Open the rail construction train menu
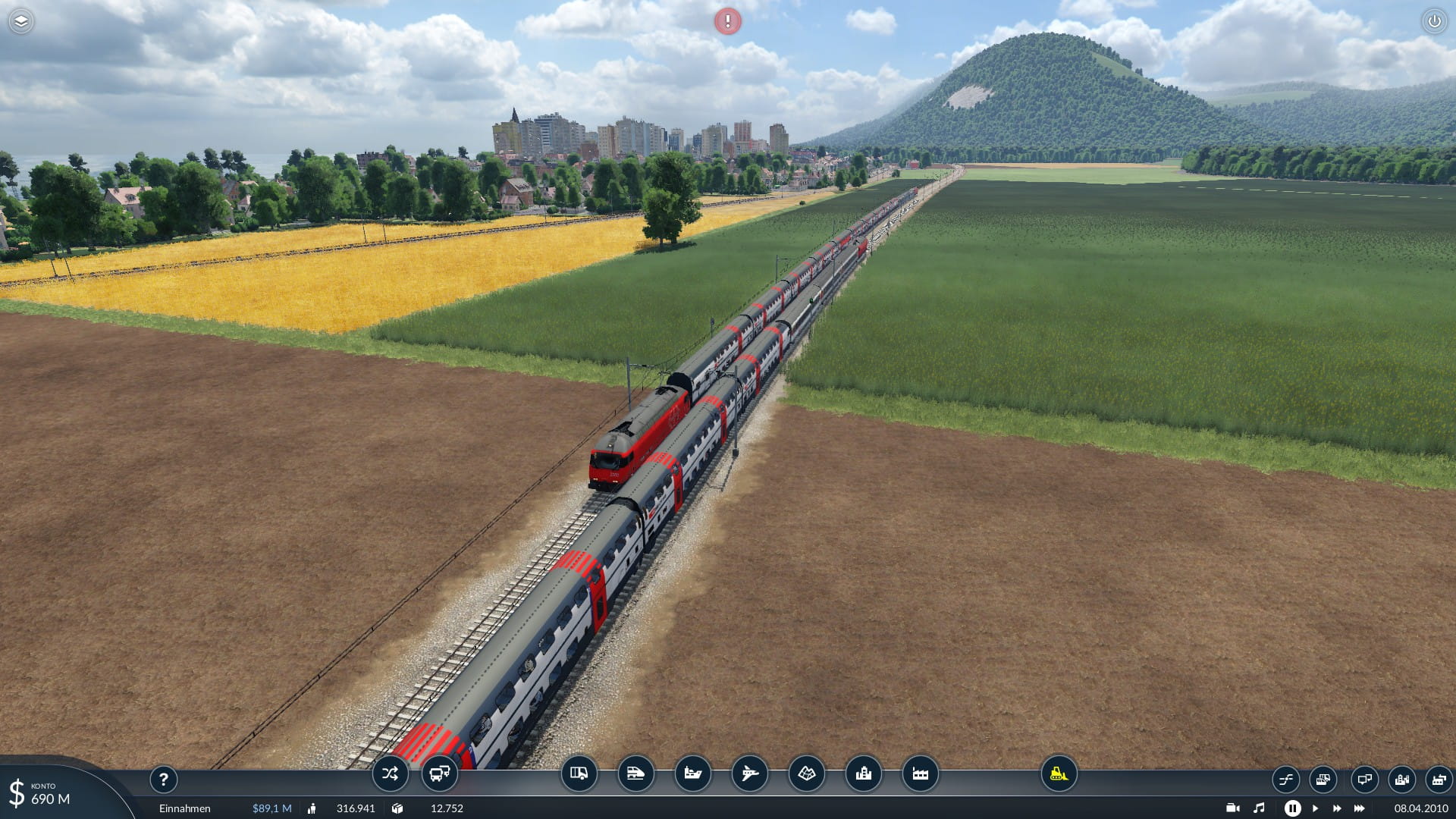Image resolution: width=1456 pixels, height=819 pixels. point(635,773)
